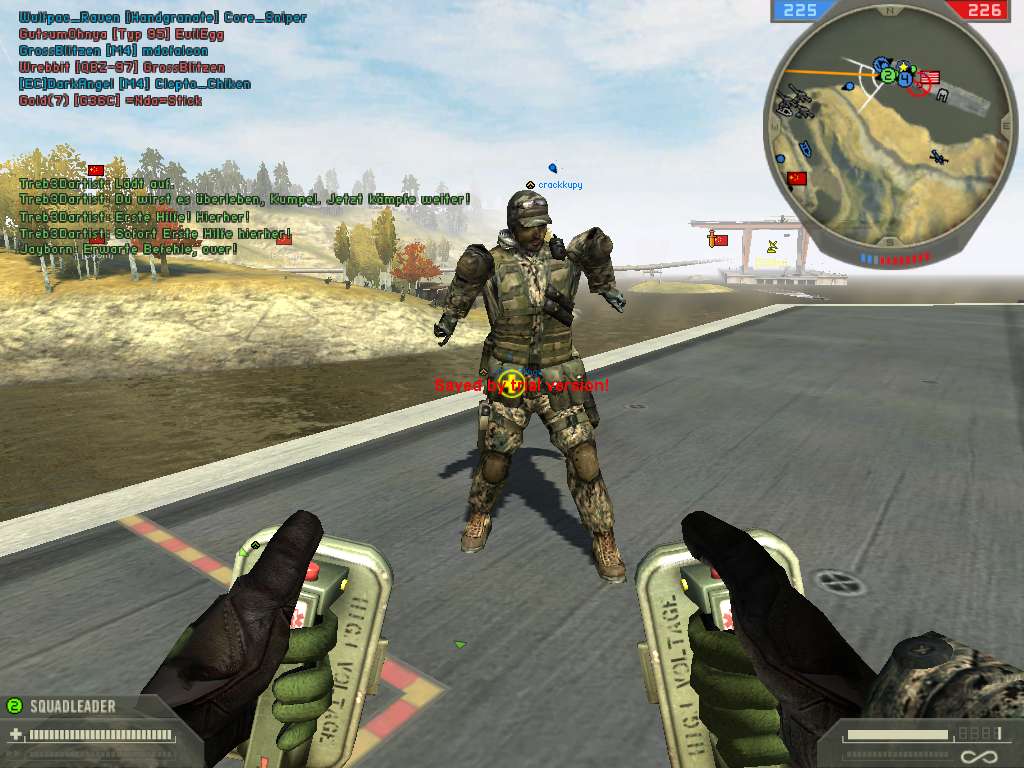
Task: Click the green squad 2 marker on minimap
Action: coord(887,76)
